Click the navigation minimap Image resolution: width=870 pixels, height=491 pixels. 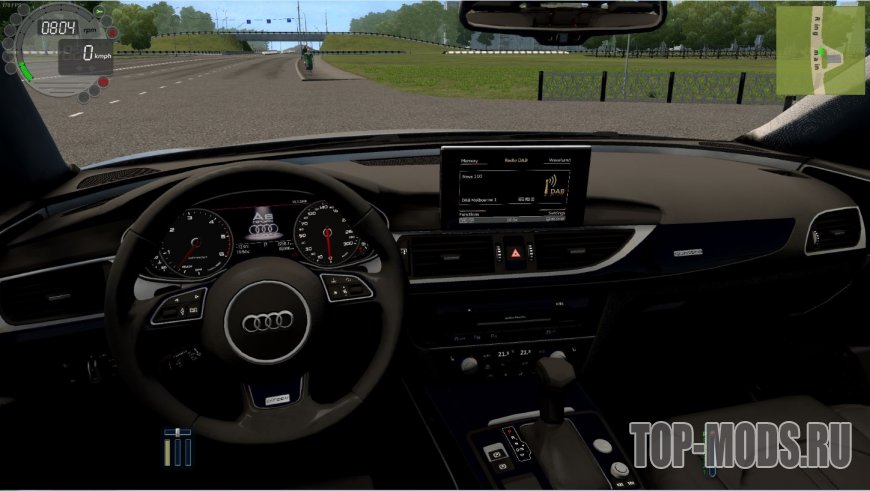point(820,50)
